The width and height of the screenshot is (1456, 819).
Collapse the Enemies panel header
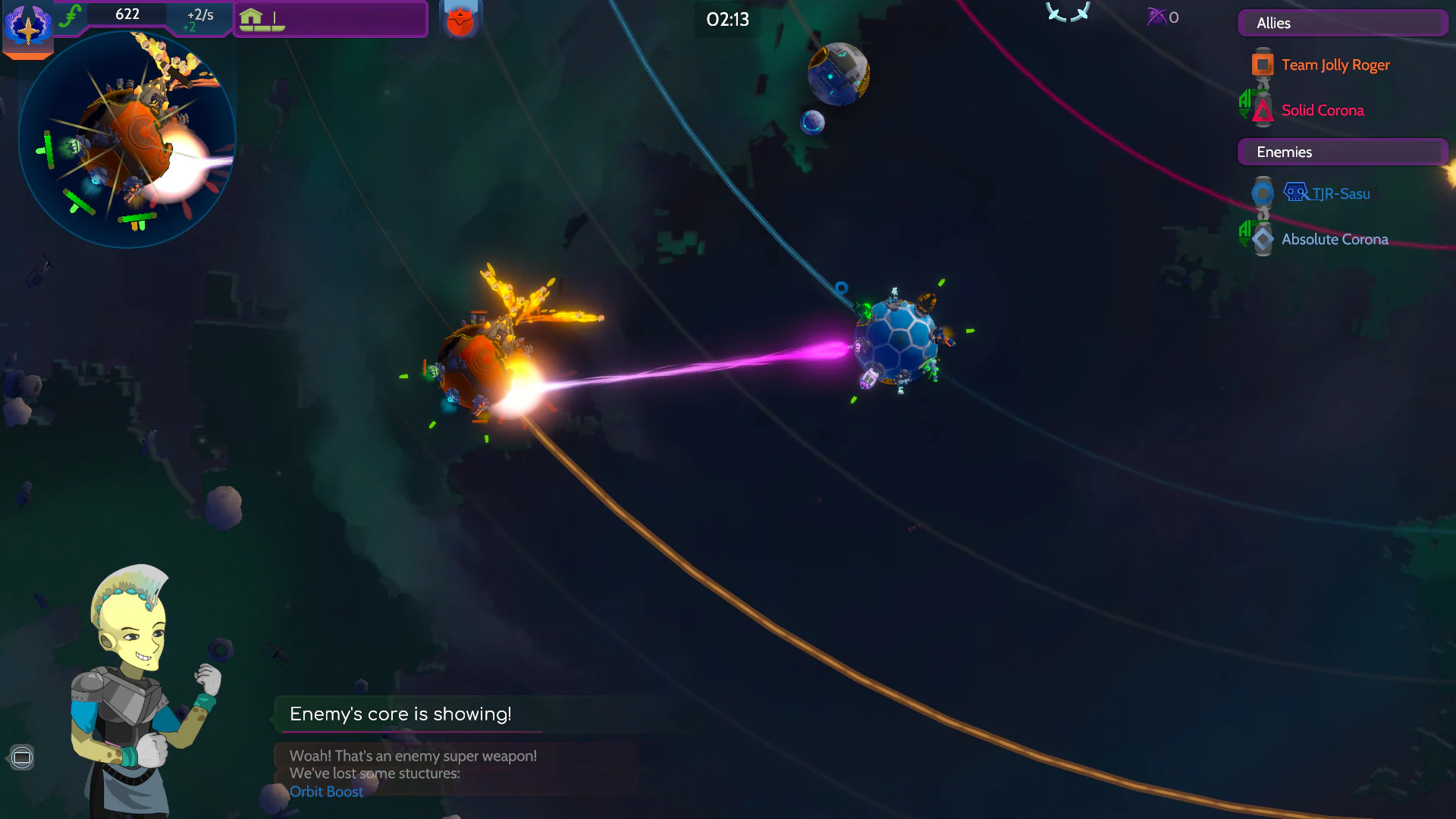pyautogui.click(x=1342, y=152)
